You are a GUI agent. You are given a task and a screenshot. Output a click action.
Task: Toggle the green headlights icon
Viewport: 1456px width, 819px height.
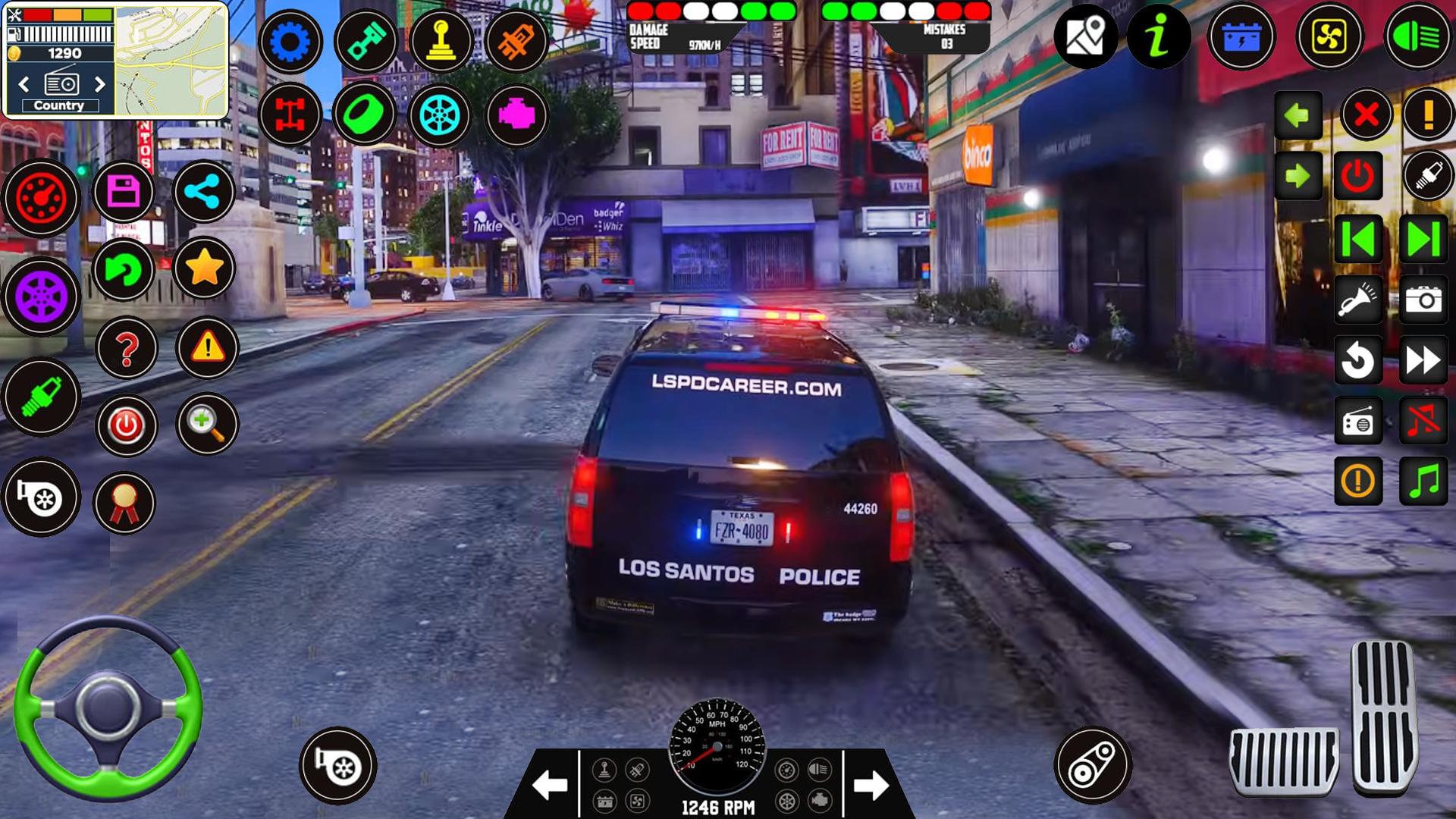click(1417, 36)
